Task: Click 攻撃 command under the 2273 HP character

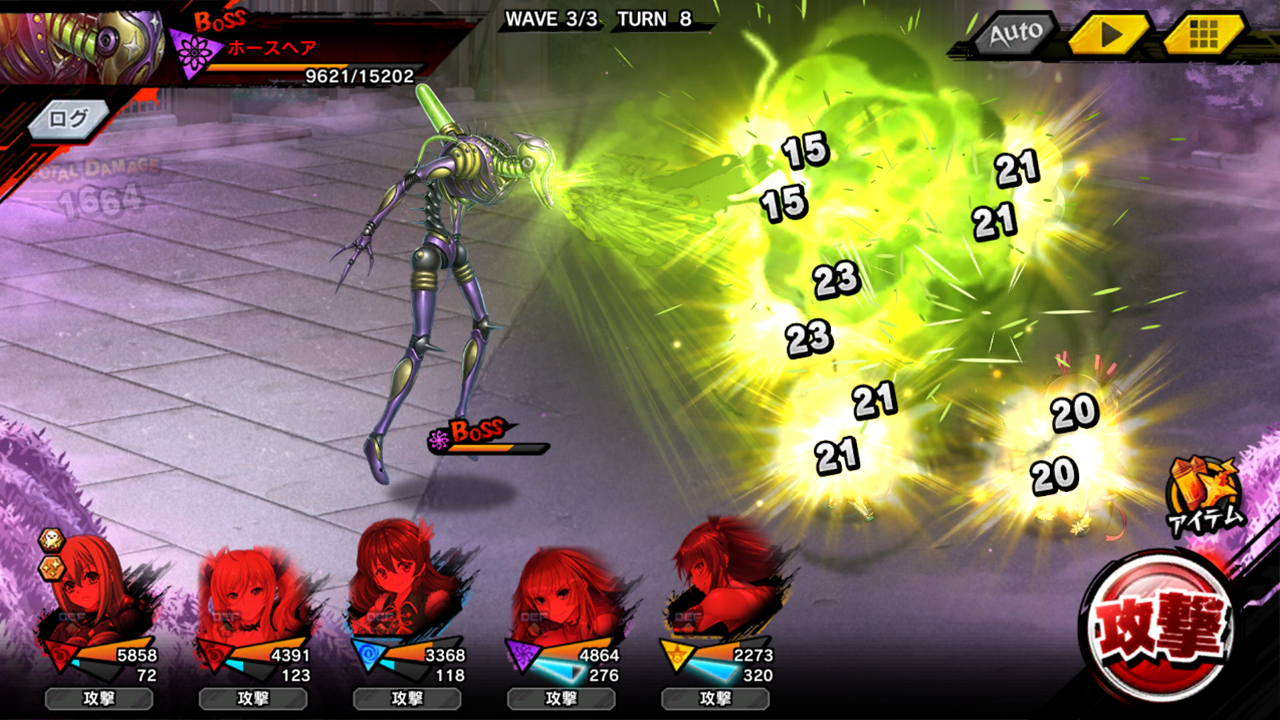Action: [x=715, y=698]
